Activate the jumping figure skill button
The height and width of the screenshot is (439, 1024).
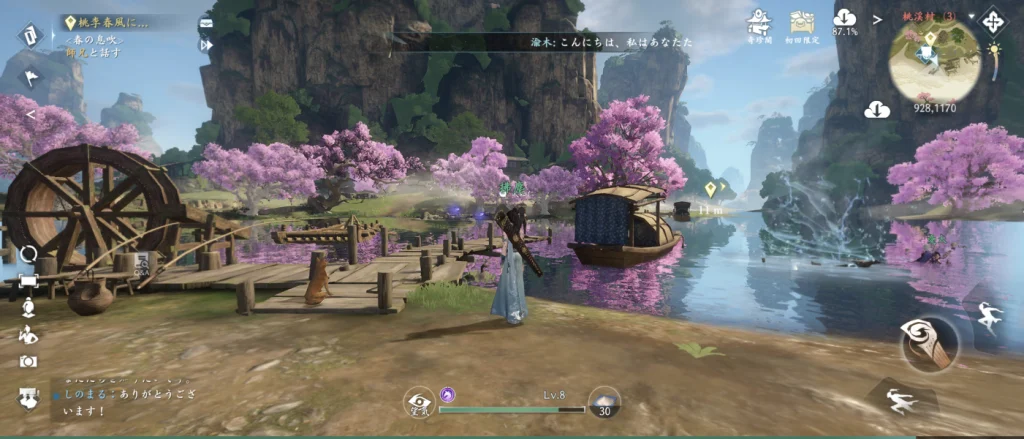[990, 315]
